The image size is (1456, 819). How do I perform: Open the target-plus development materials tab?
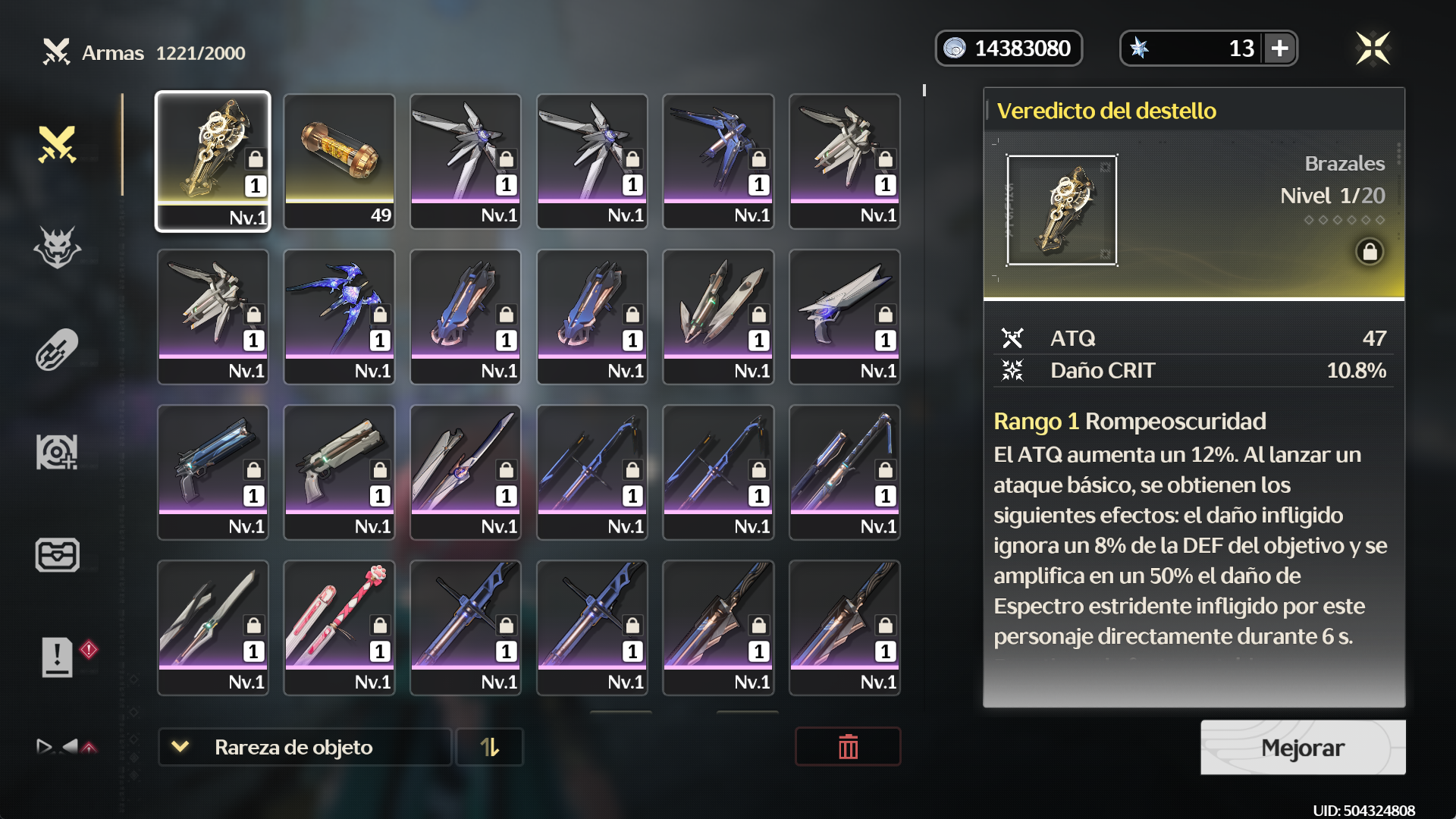click(58, 452)
